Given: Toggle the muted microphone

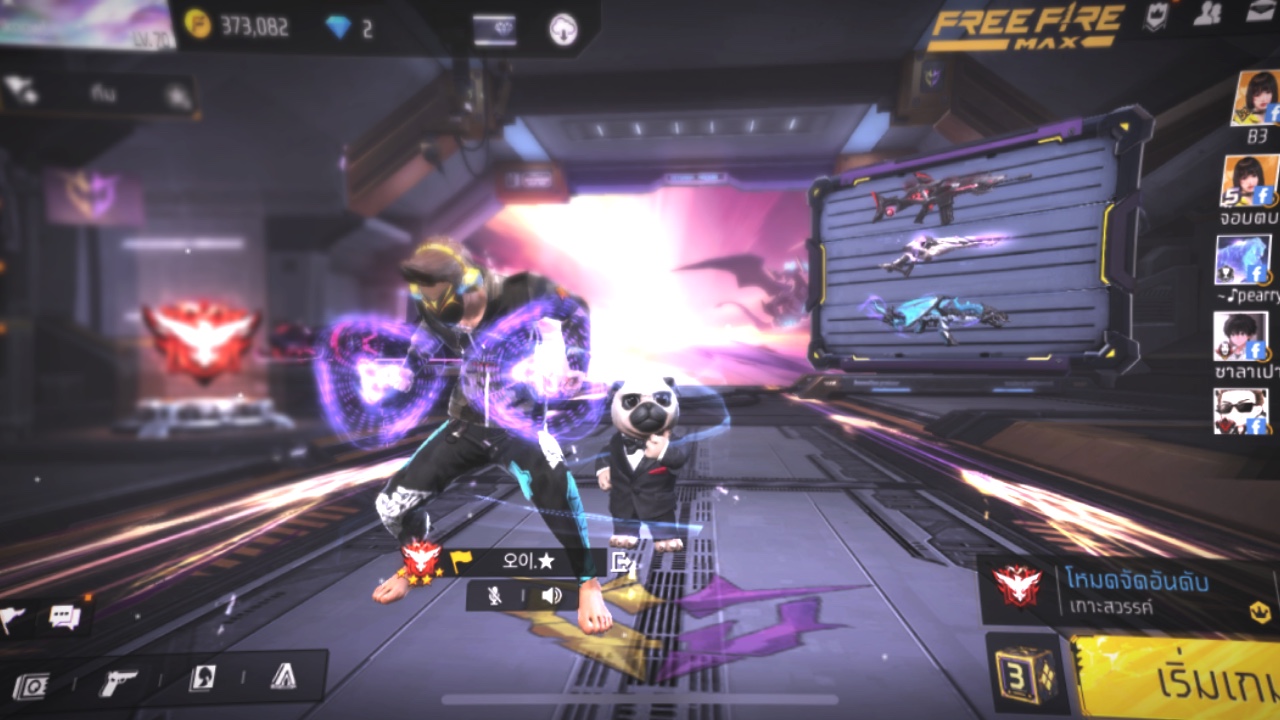Looking at the screenshot, I should 494,596.
